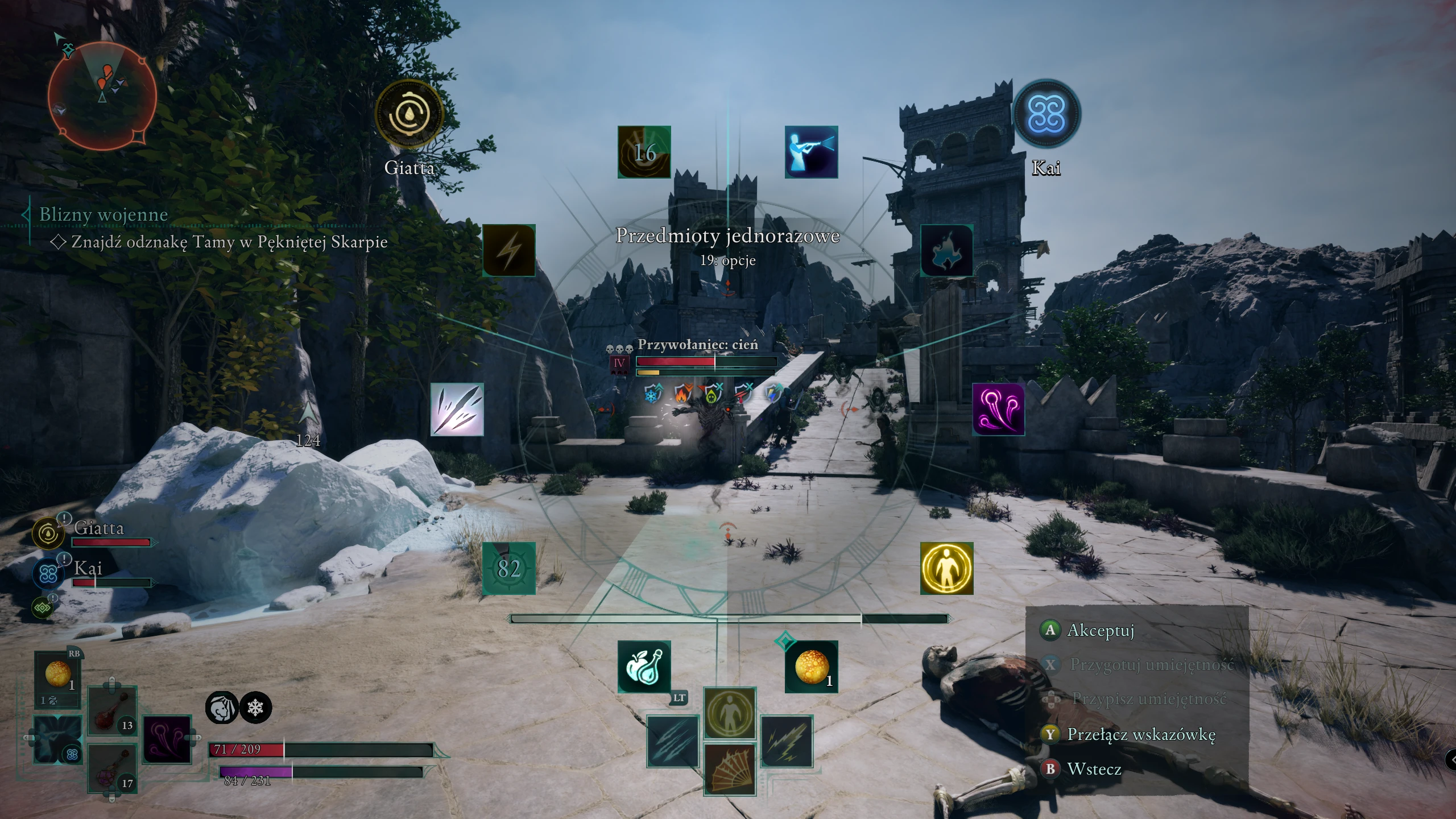Choose the white claw slash ability
The height and width of the screenshot is (819, 1456).
457,409
